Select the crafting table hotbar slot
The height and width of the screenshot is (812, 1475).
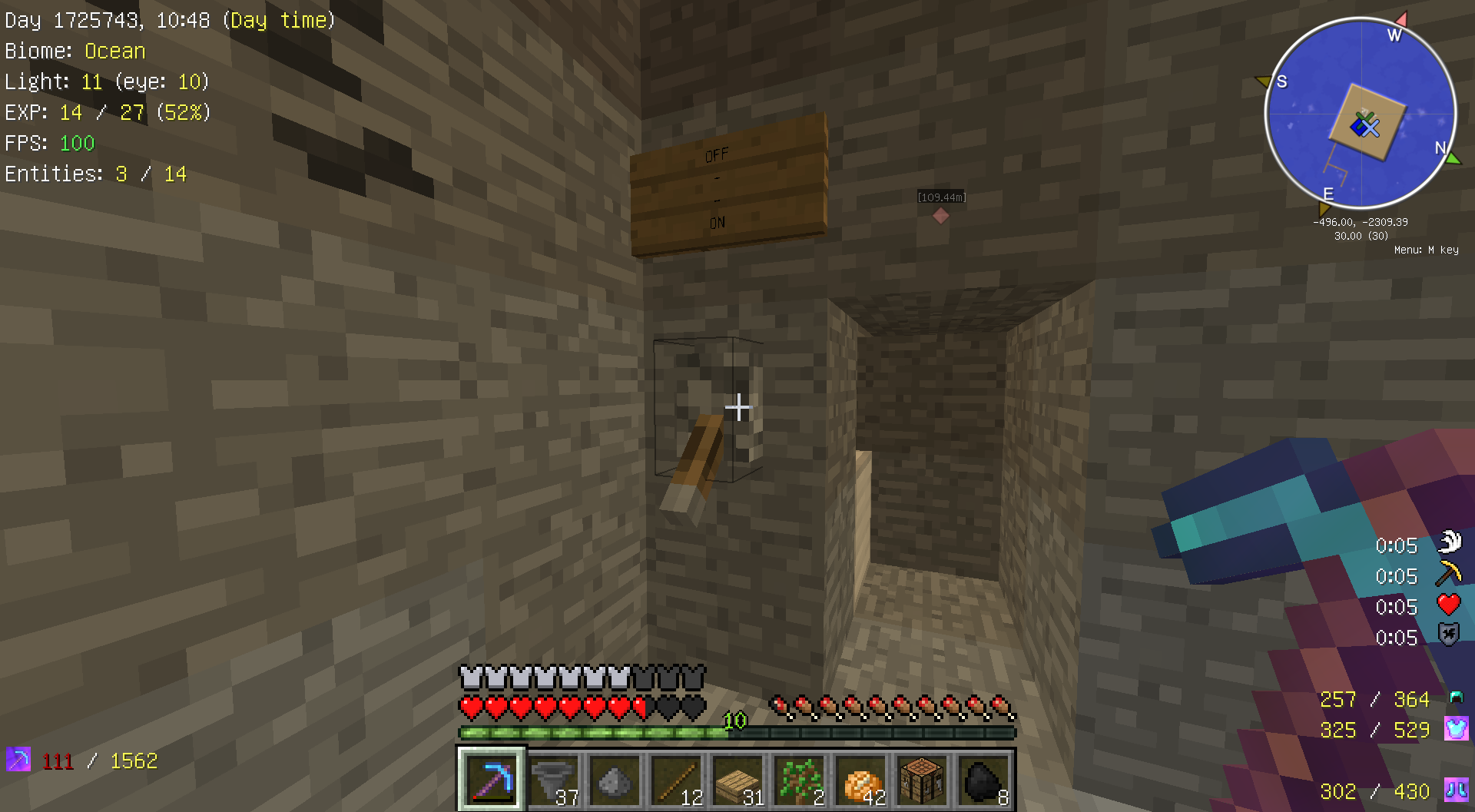tap(922, 780)
